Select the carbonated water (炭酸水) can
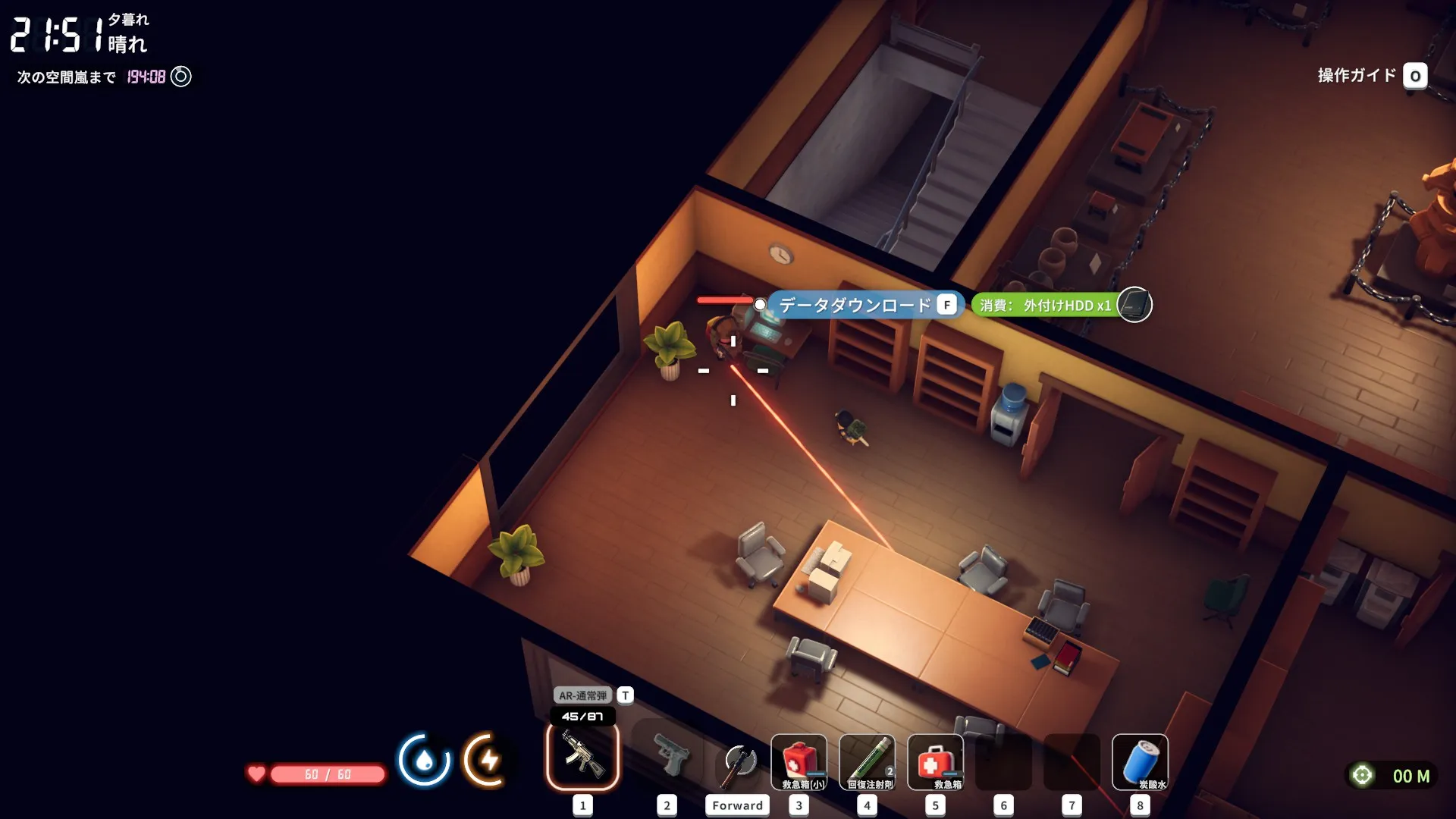This screenshot has height=819, width=1456. (1140, 762)
